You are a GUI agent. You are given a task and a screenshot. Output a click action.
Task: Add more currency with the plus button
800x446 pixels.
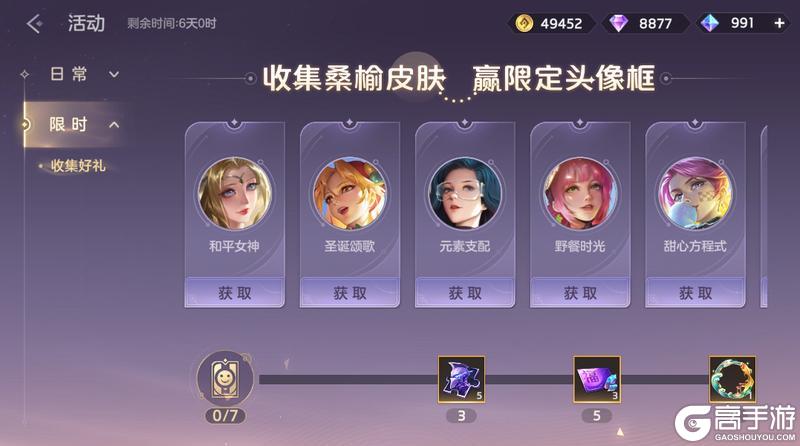coord(780,23)
